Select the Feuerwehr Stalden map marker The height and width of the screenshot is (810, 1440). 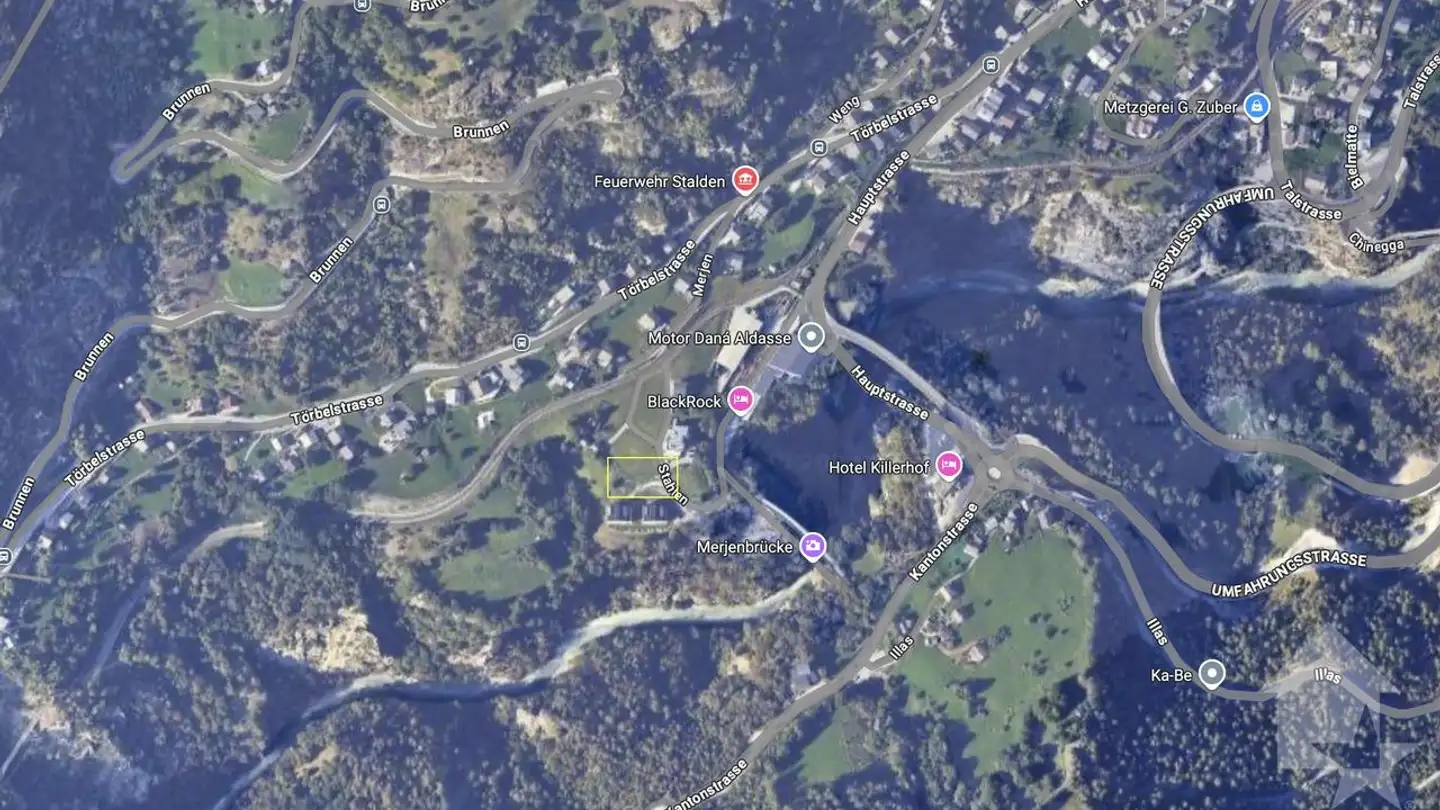point(745,180)
